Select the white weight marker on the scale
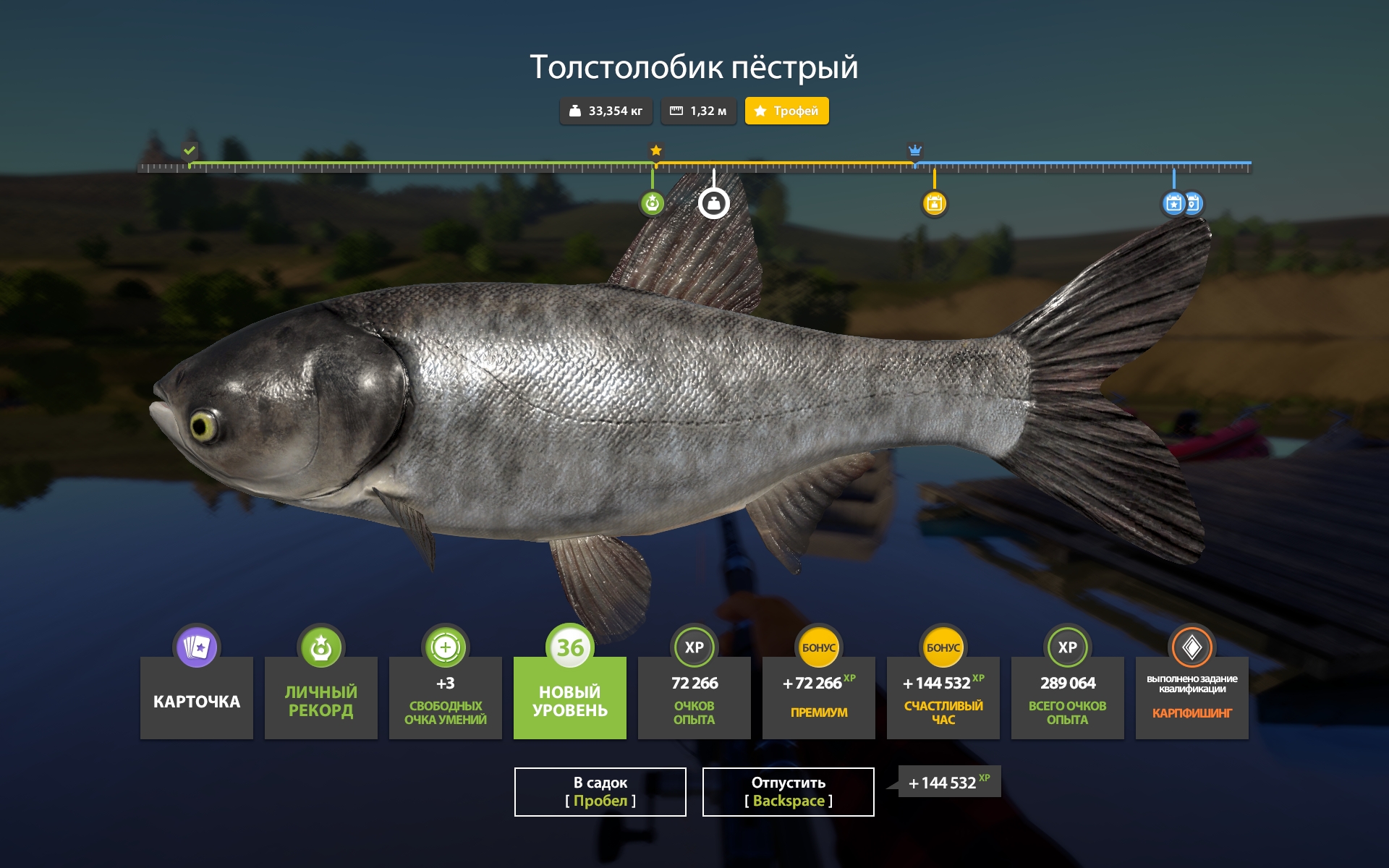Image resolution: width=1389 pixels, height=868 pixels. (x=713, y=203)
